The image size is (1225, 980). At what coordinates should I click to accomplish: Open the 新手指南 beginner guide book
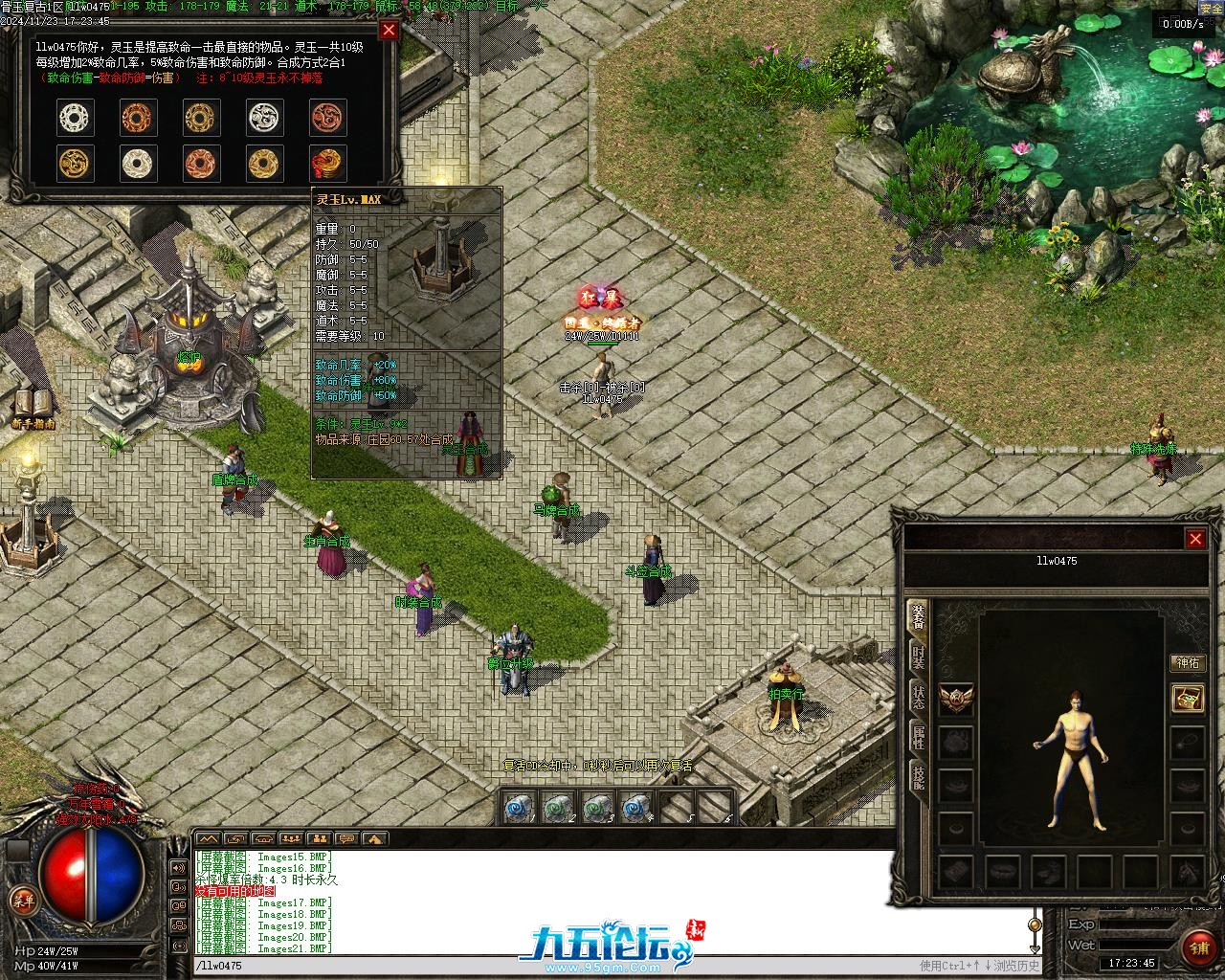pyautogui.click(x=33, y=407)
